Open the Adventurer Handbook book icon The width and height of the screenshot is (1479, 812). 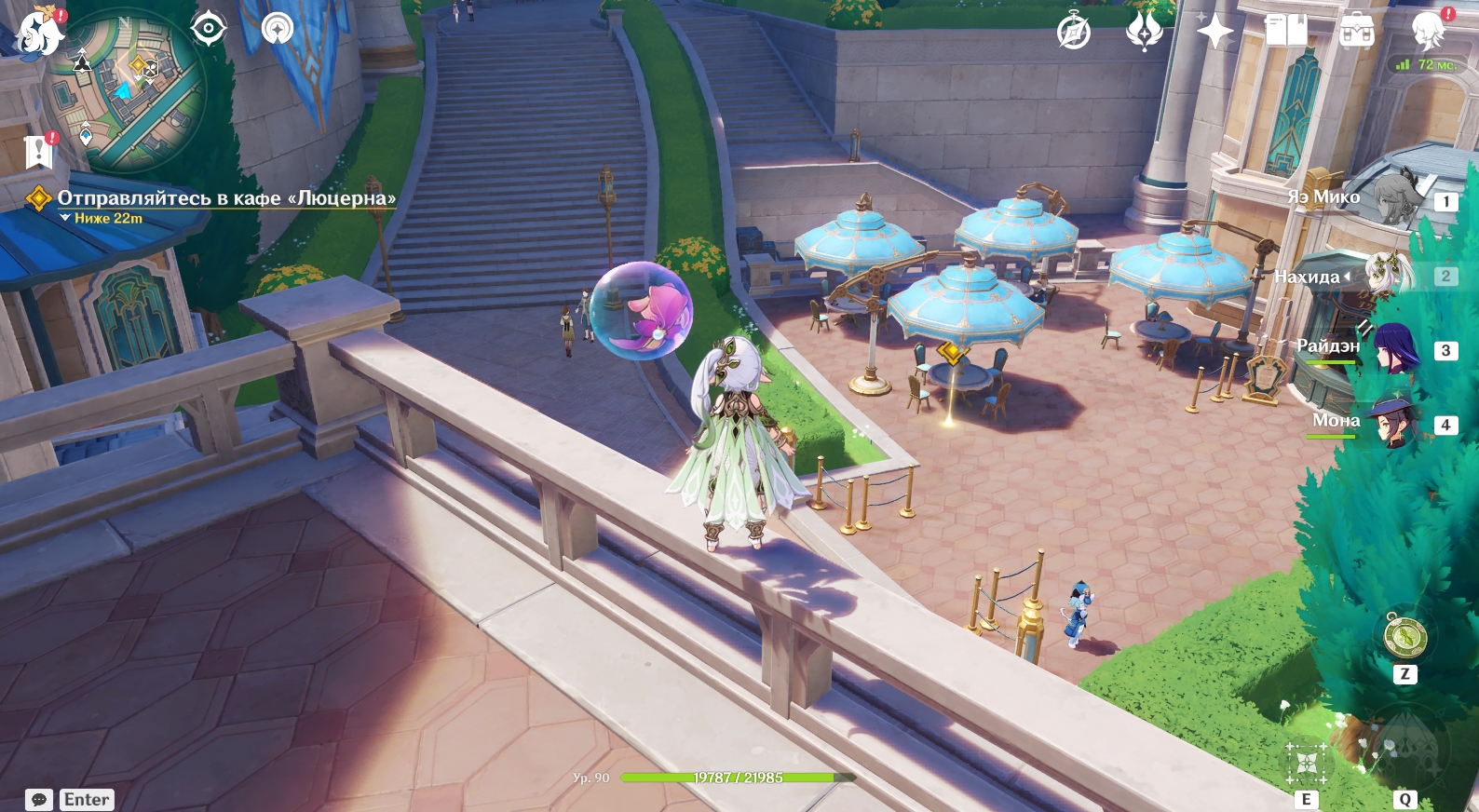[1286, 32]
